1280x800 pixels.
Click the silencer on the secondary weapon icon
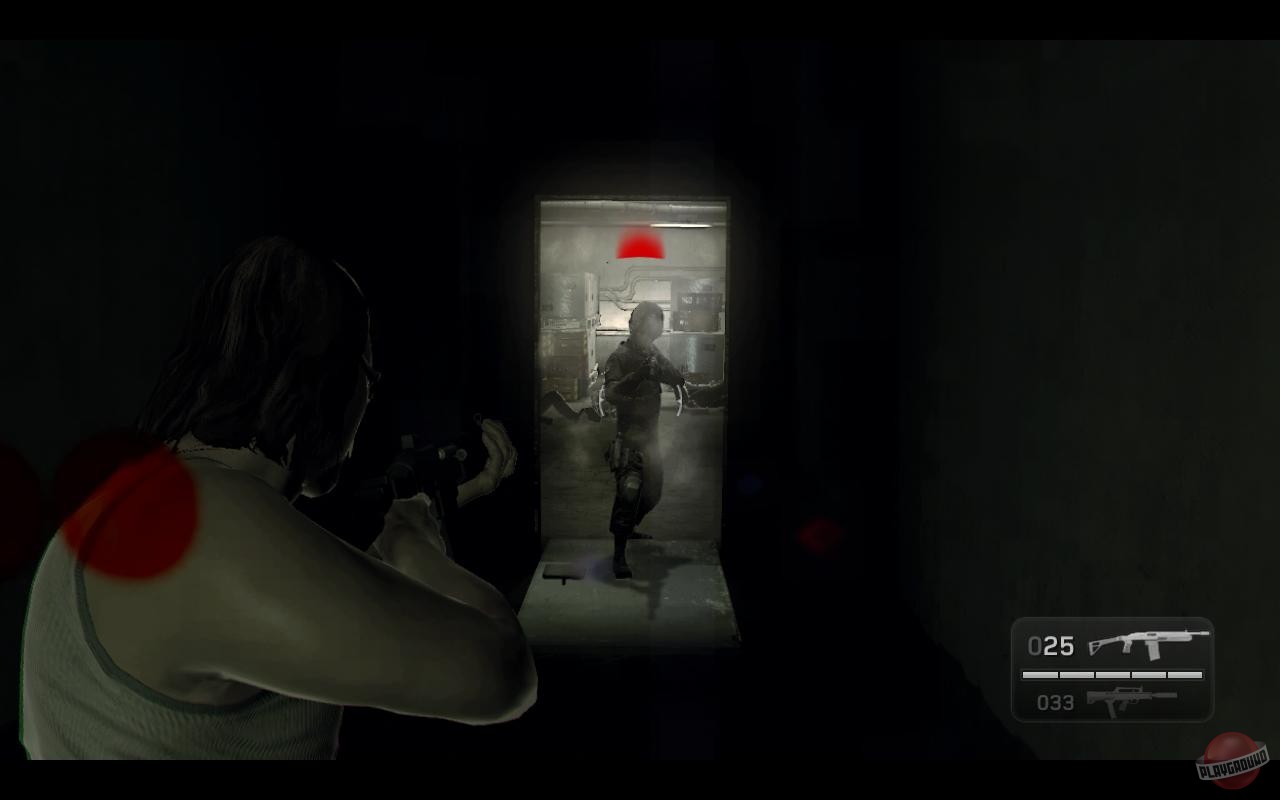pyautogui.click(x=1163, y=696)
